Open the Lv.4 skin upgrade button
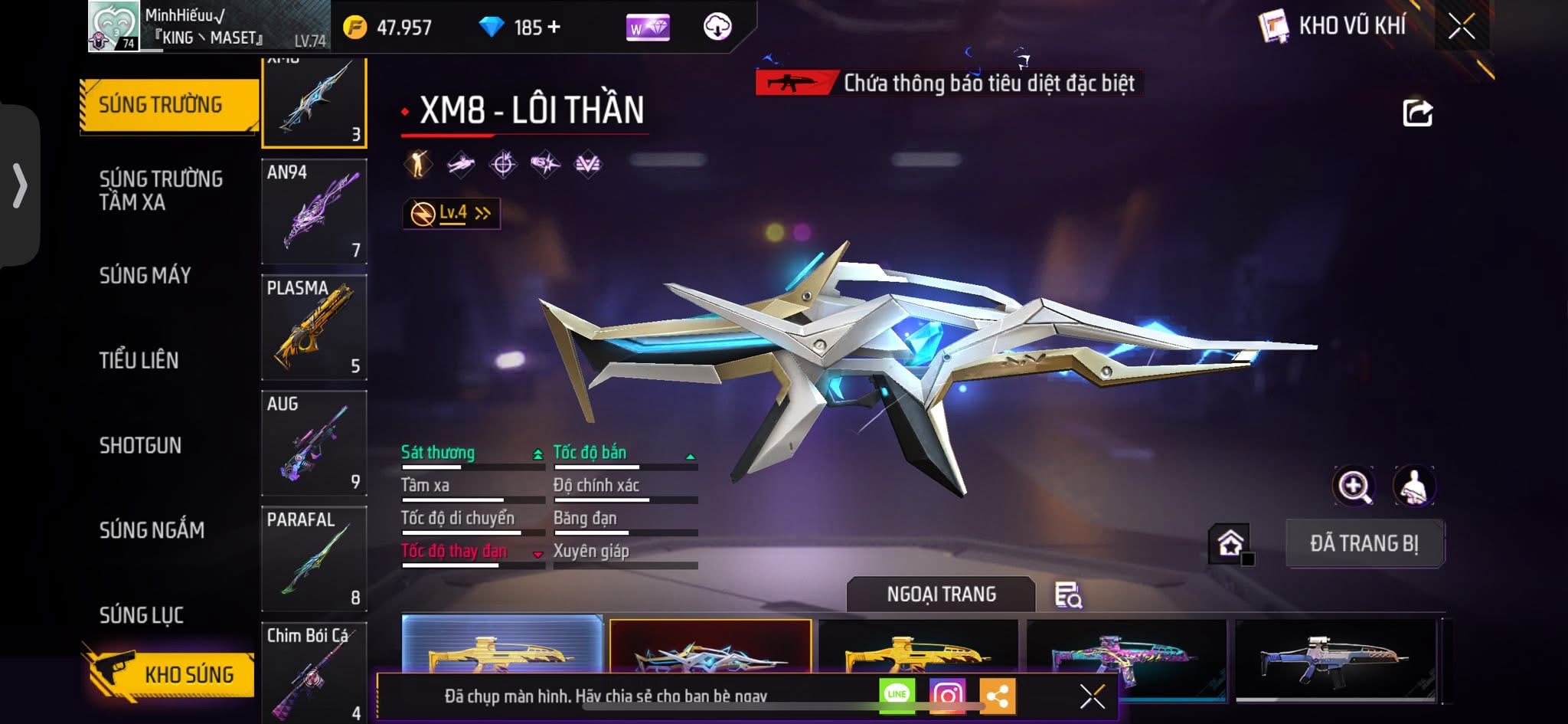 coord(452,214)
